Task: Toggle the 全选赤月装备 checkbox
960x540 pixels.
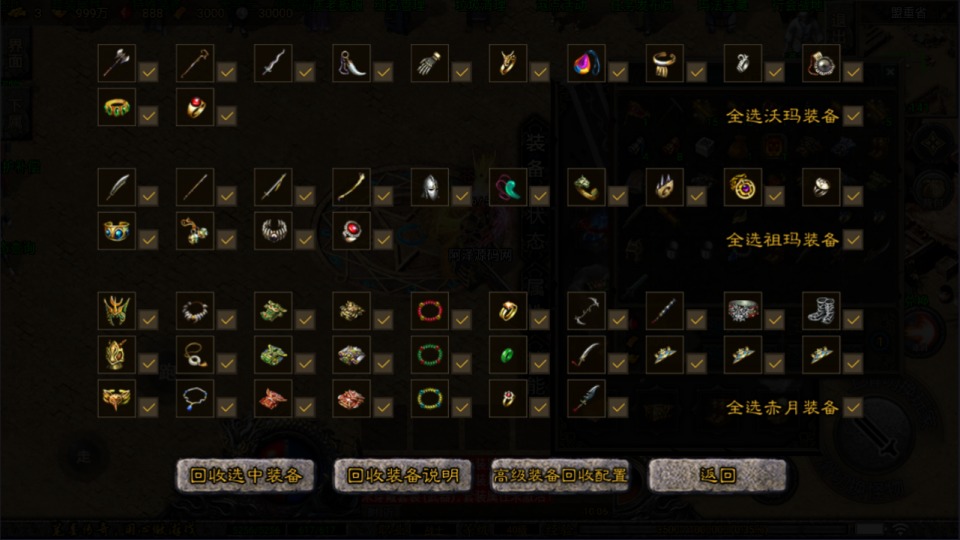Action: click(853, 408)
